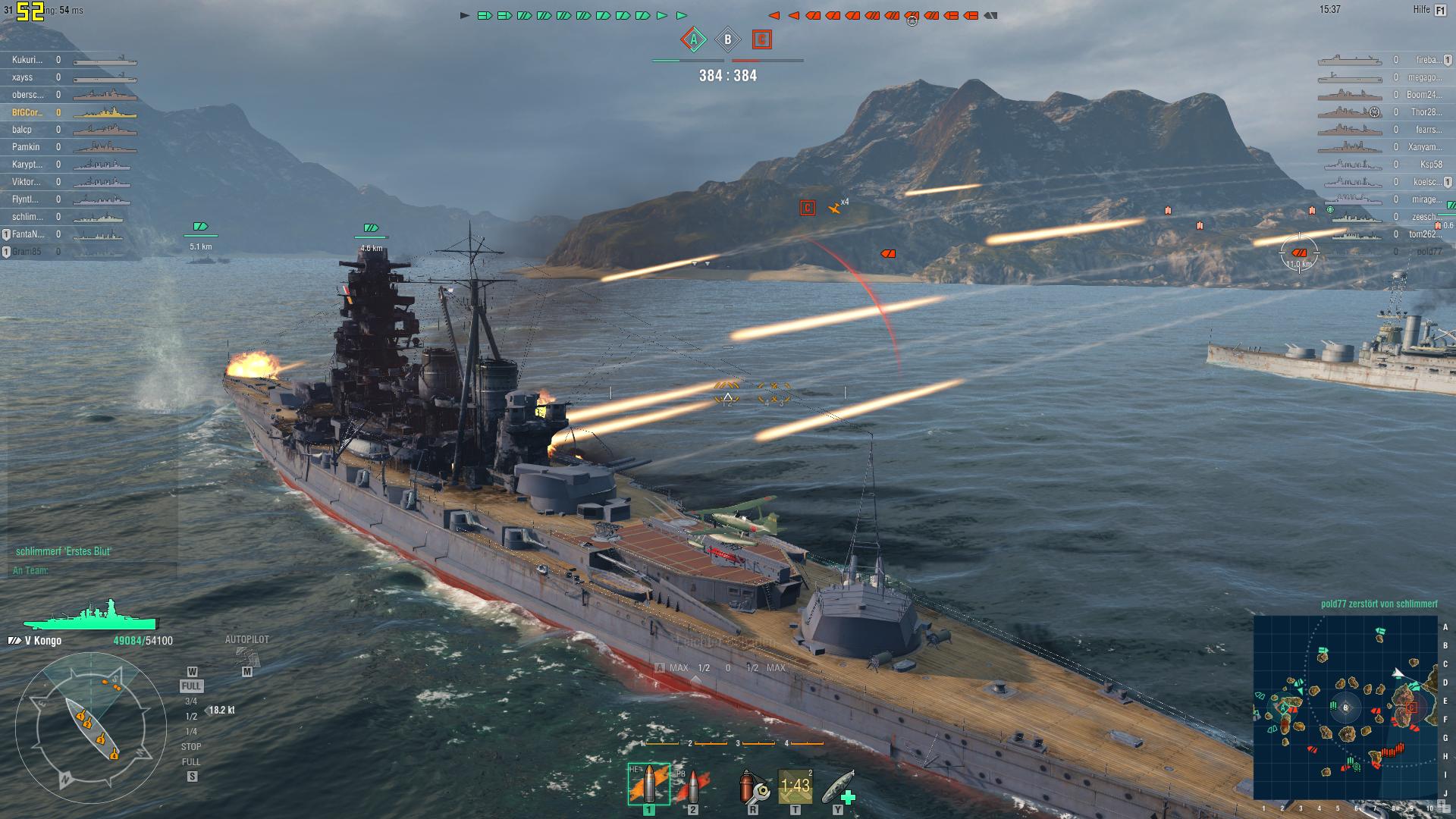Select enemy Boom24 in the enemy list
The image size is (1456, 819).
coord(1423,95)
